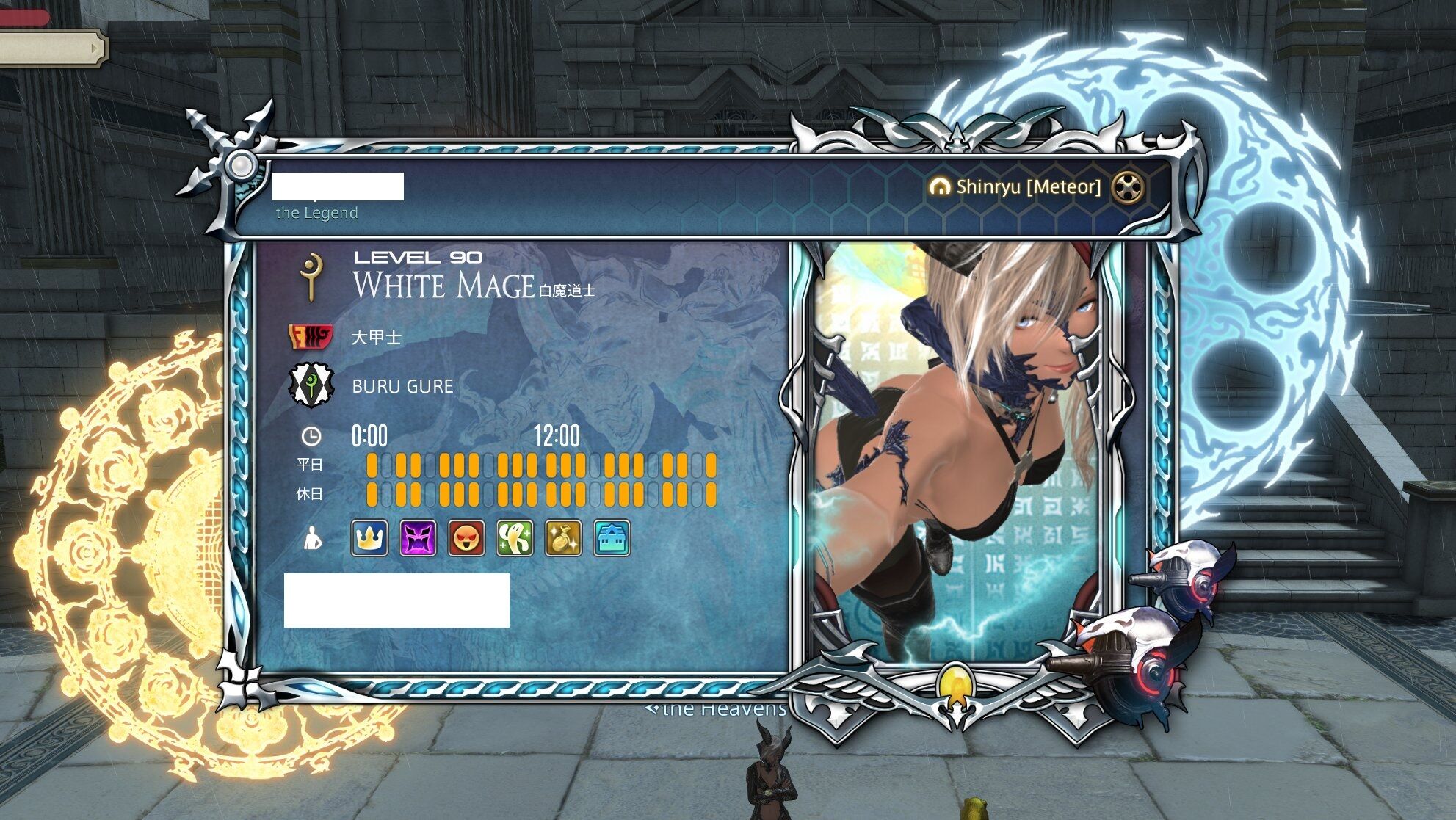Select the Shinryu [Meteor] server label
The image size is (1456, 820).
pyautogui.click(x=1027, y=188)
